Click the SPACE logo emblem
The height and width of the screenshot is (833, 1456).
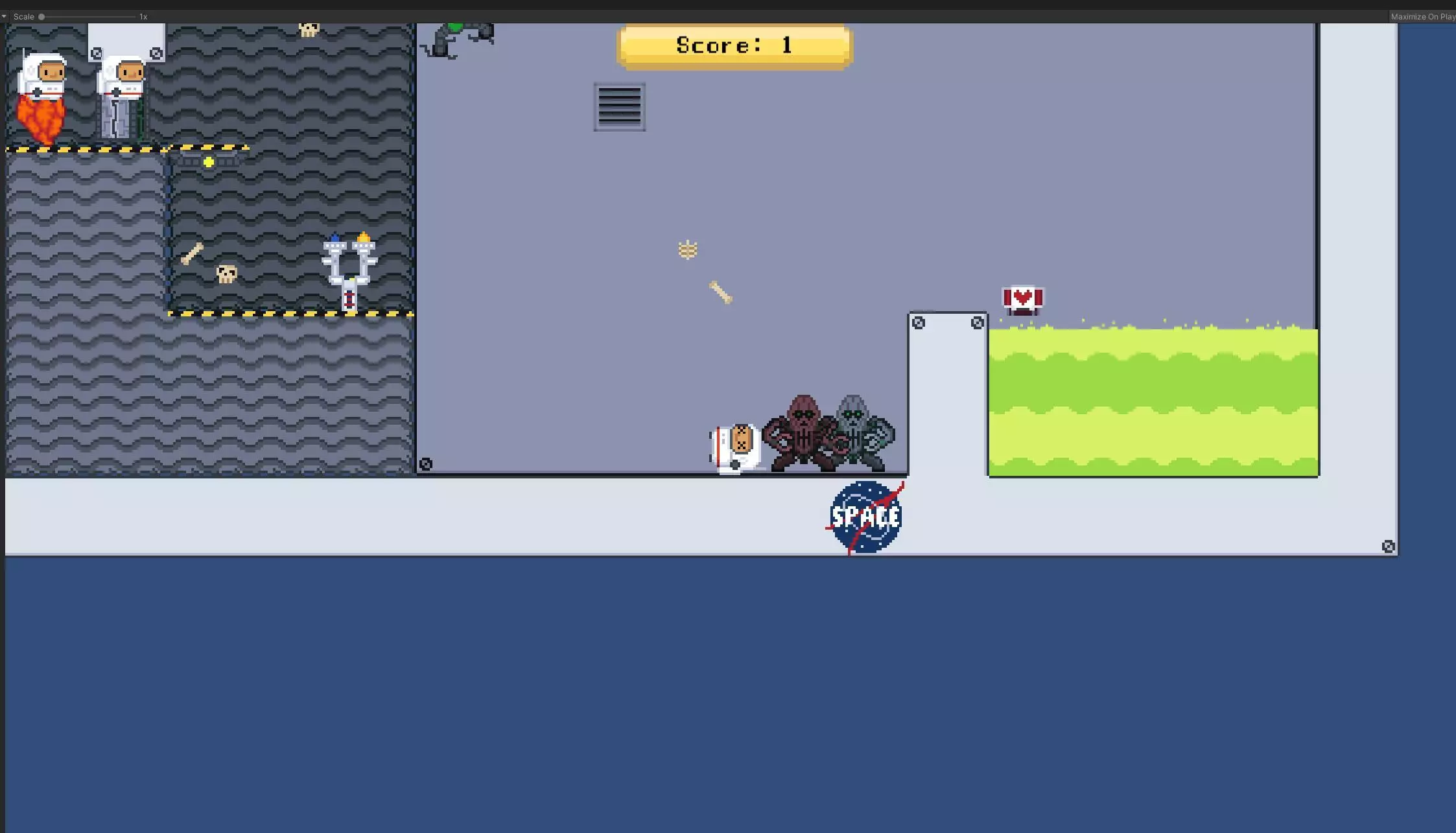867,515
